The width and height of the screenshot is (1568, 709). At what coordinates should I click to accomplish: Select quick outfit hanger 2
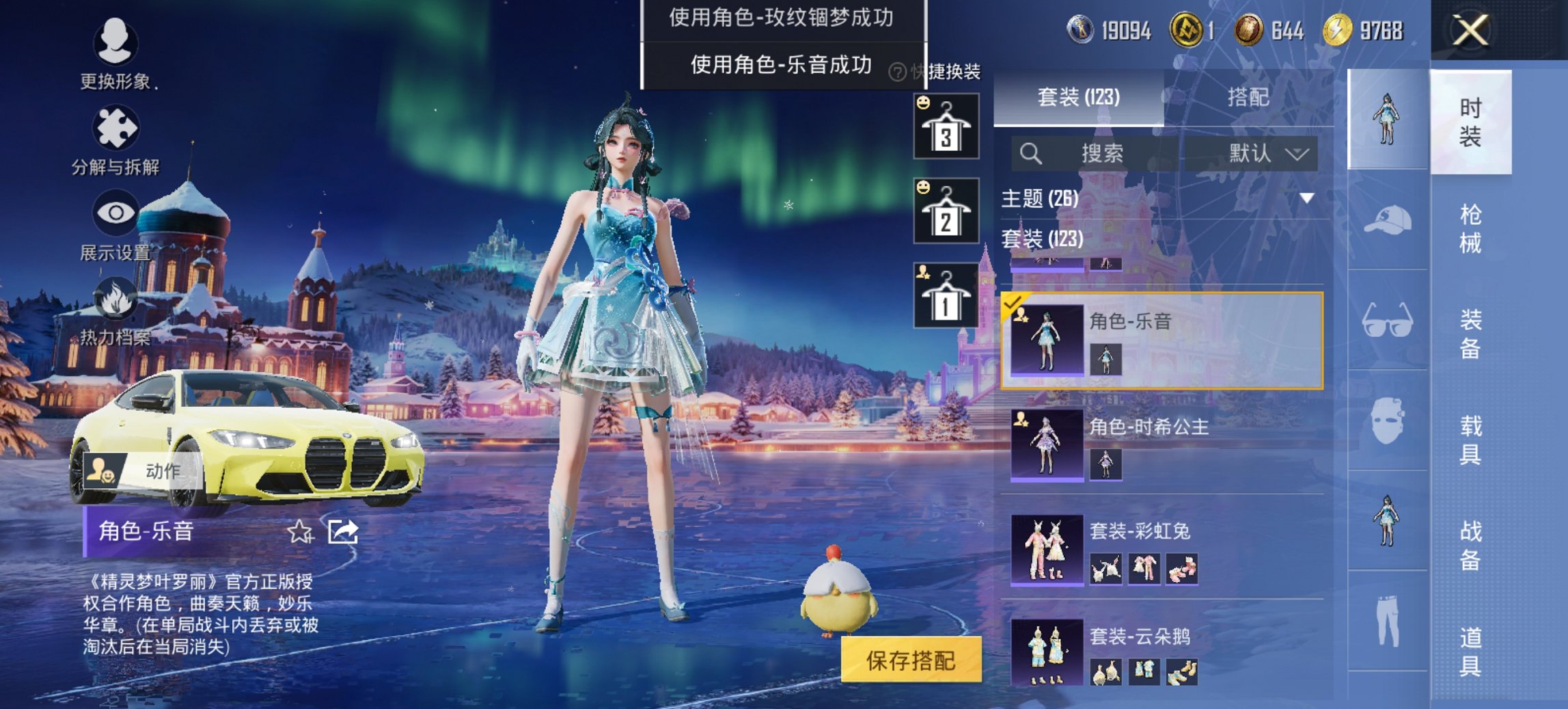click(946, 211)
